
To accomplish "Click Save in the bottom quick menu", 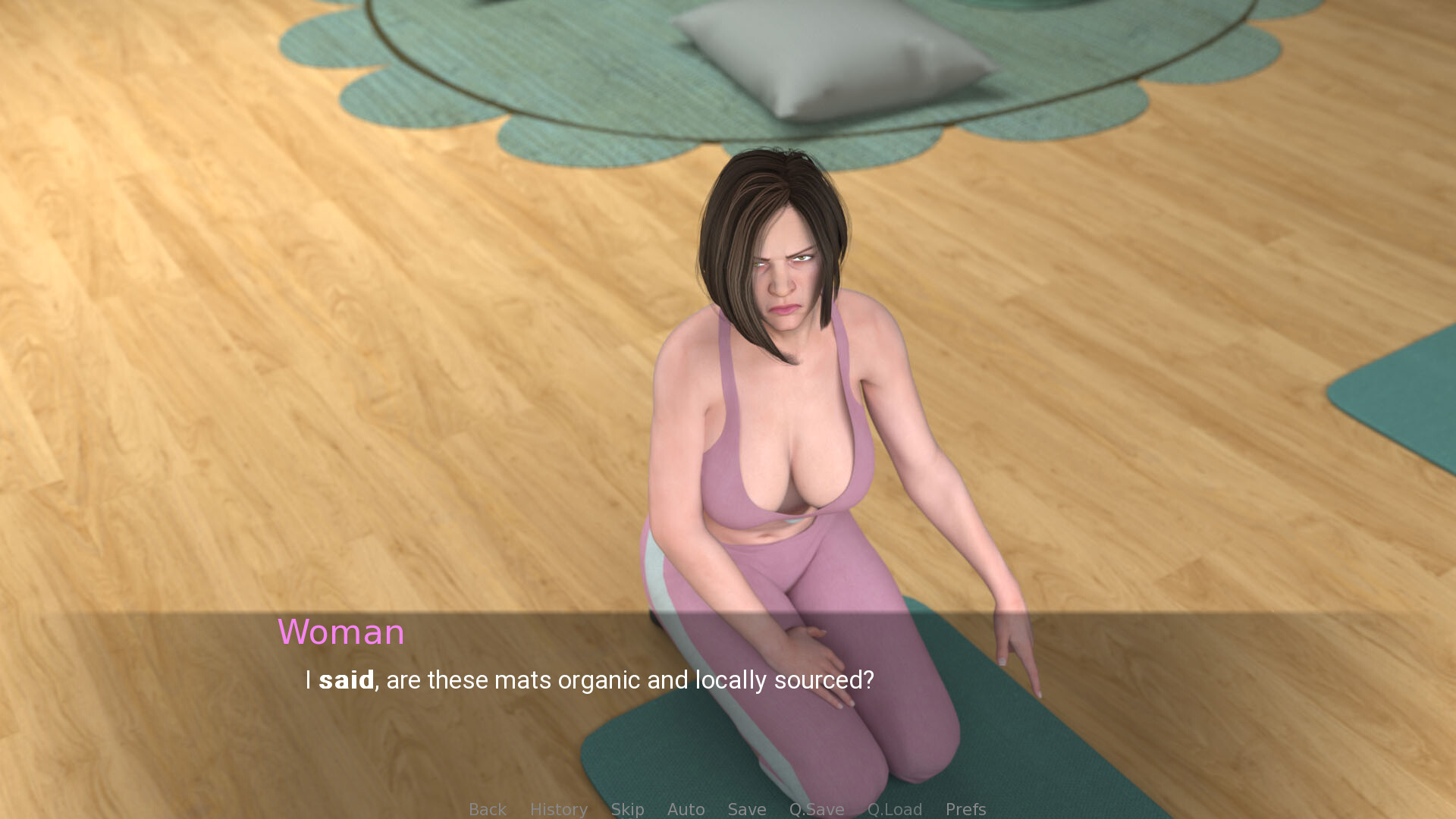I will pyautogui.click(x=746, y=808).
